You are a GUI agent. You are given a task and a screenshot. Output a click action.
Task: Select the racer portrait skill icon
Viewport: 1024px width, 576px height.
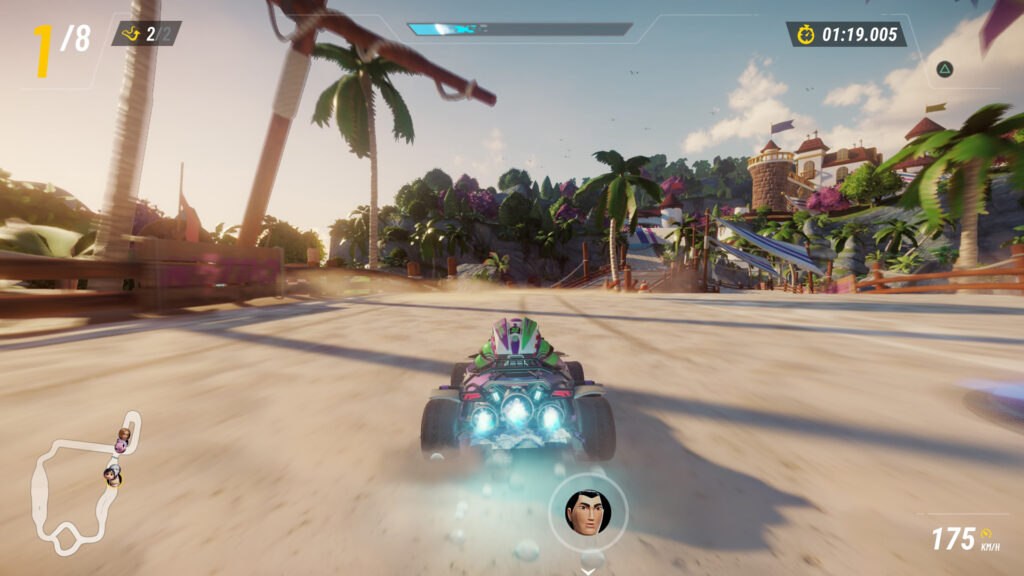coord(587,513)
